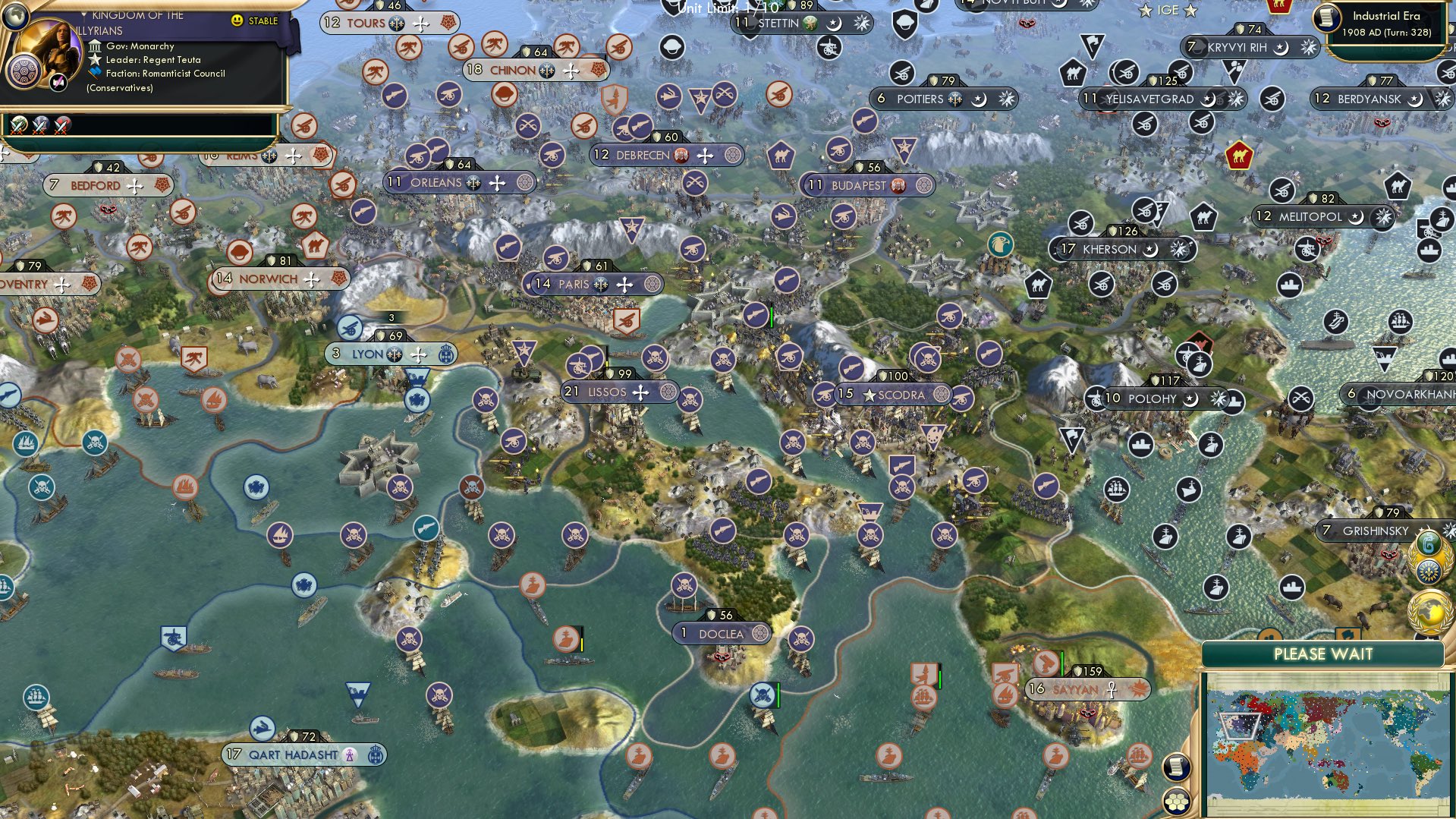Screen dimensions: 1456x819
Task: Collapse the Kingdom of the Illyrians panel chevron
Action: (84, 14)
